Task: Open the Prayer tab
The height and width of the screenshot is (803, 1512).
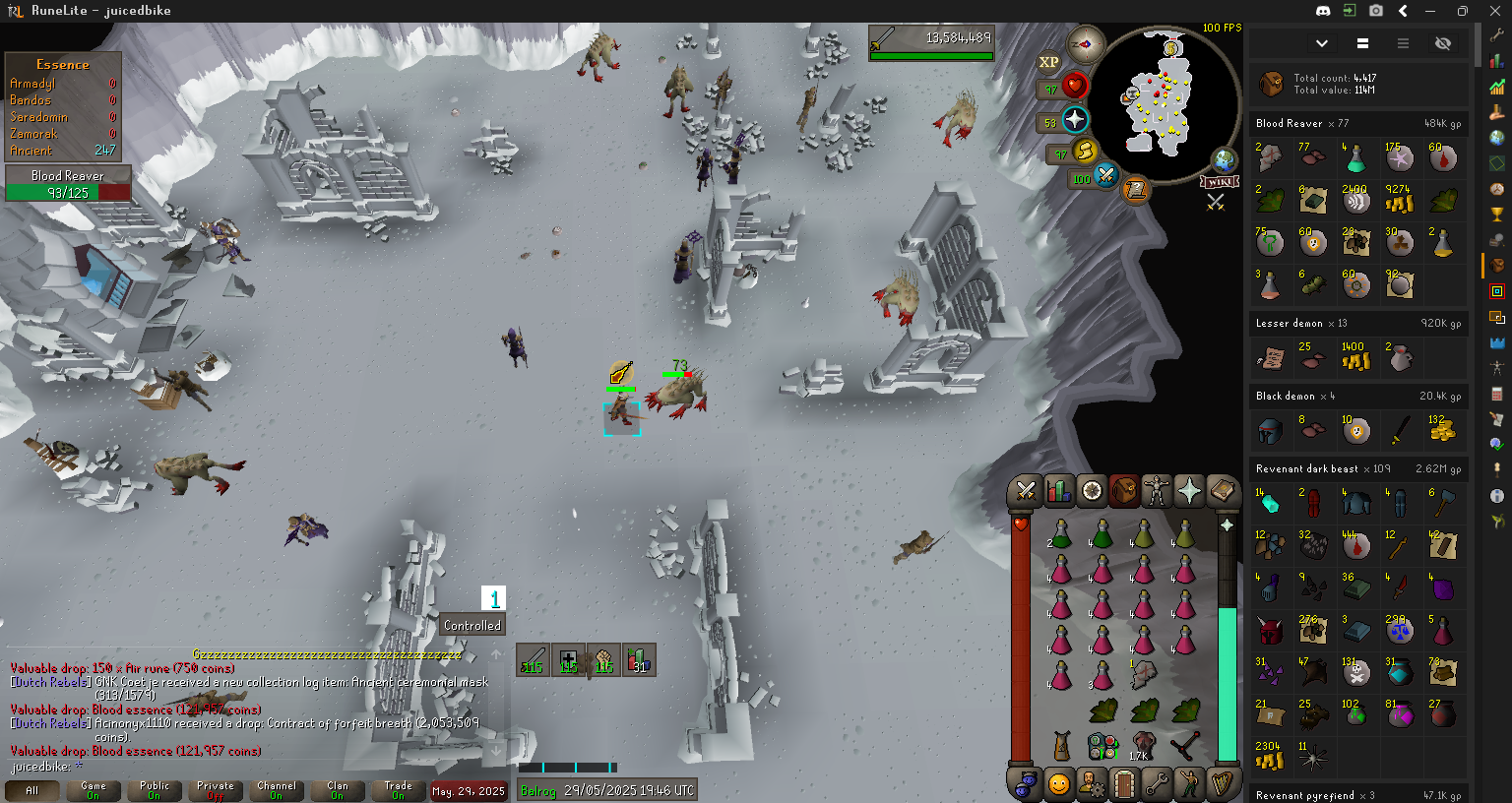Action: [1189, 490]
